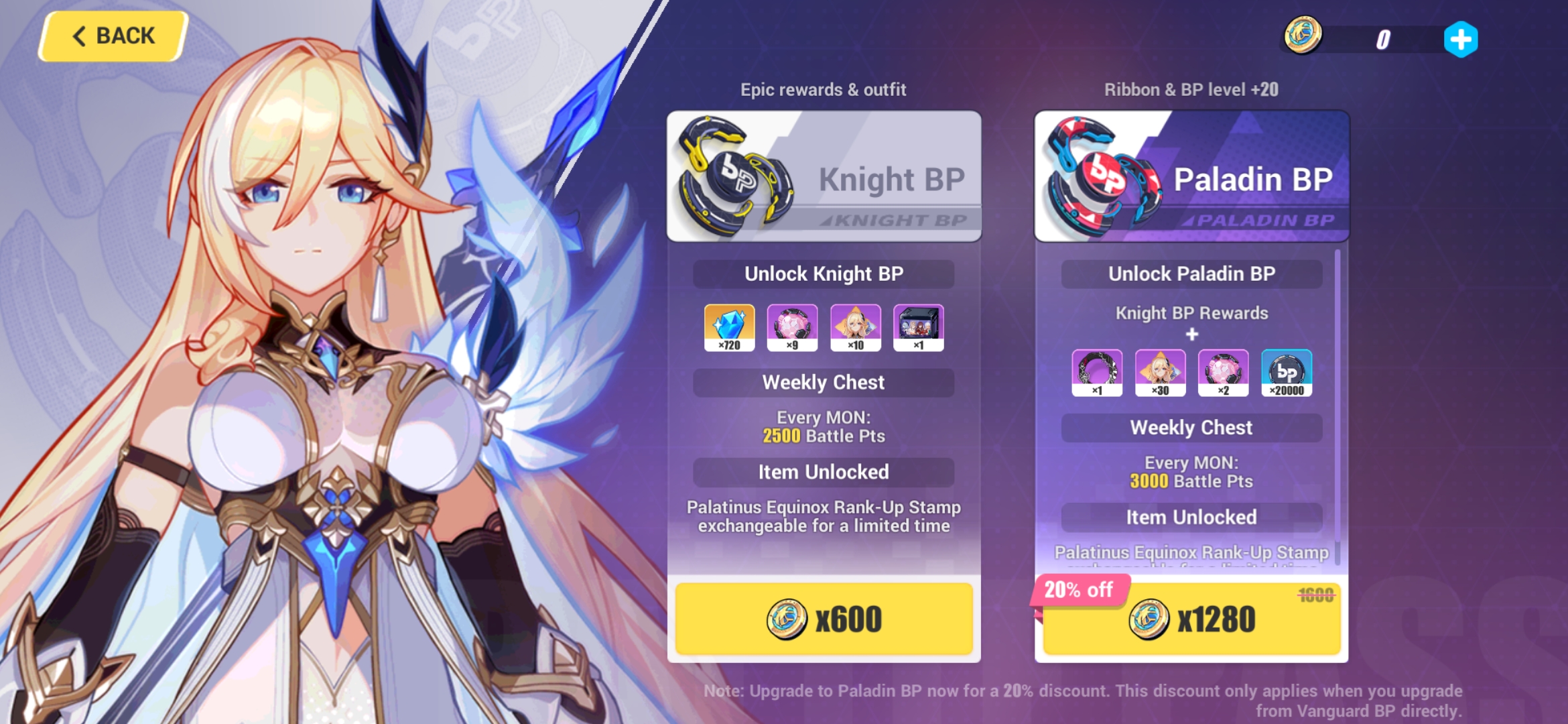Upgrade to Paladin BP for x1280

pos(1192,619)
